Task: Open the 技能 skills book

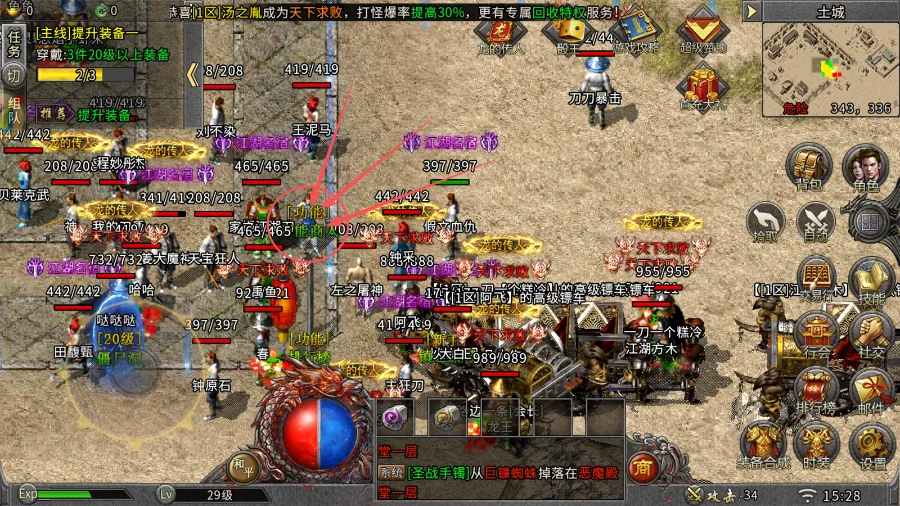Action: pyautogui.click(x=869, y=280)
